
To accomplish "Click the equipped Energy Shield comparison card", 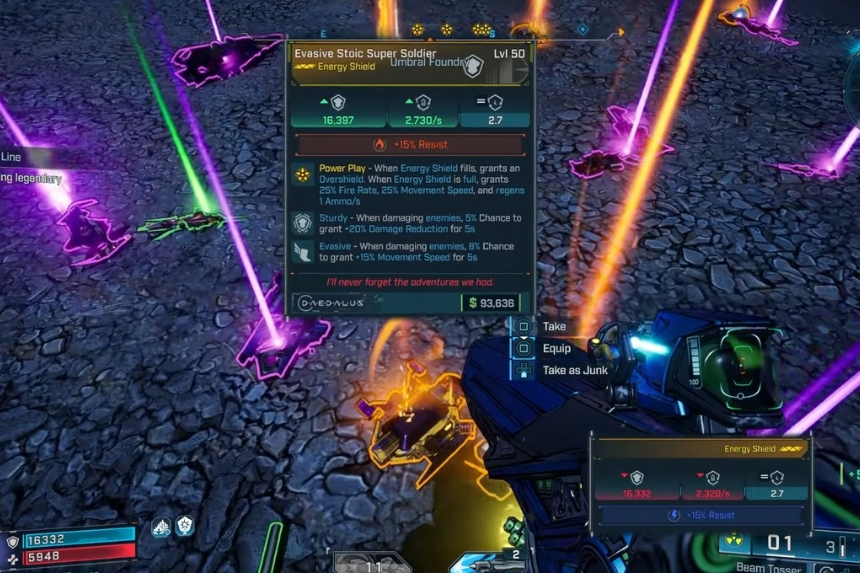I will (702, 480).
